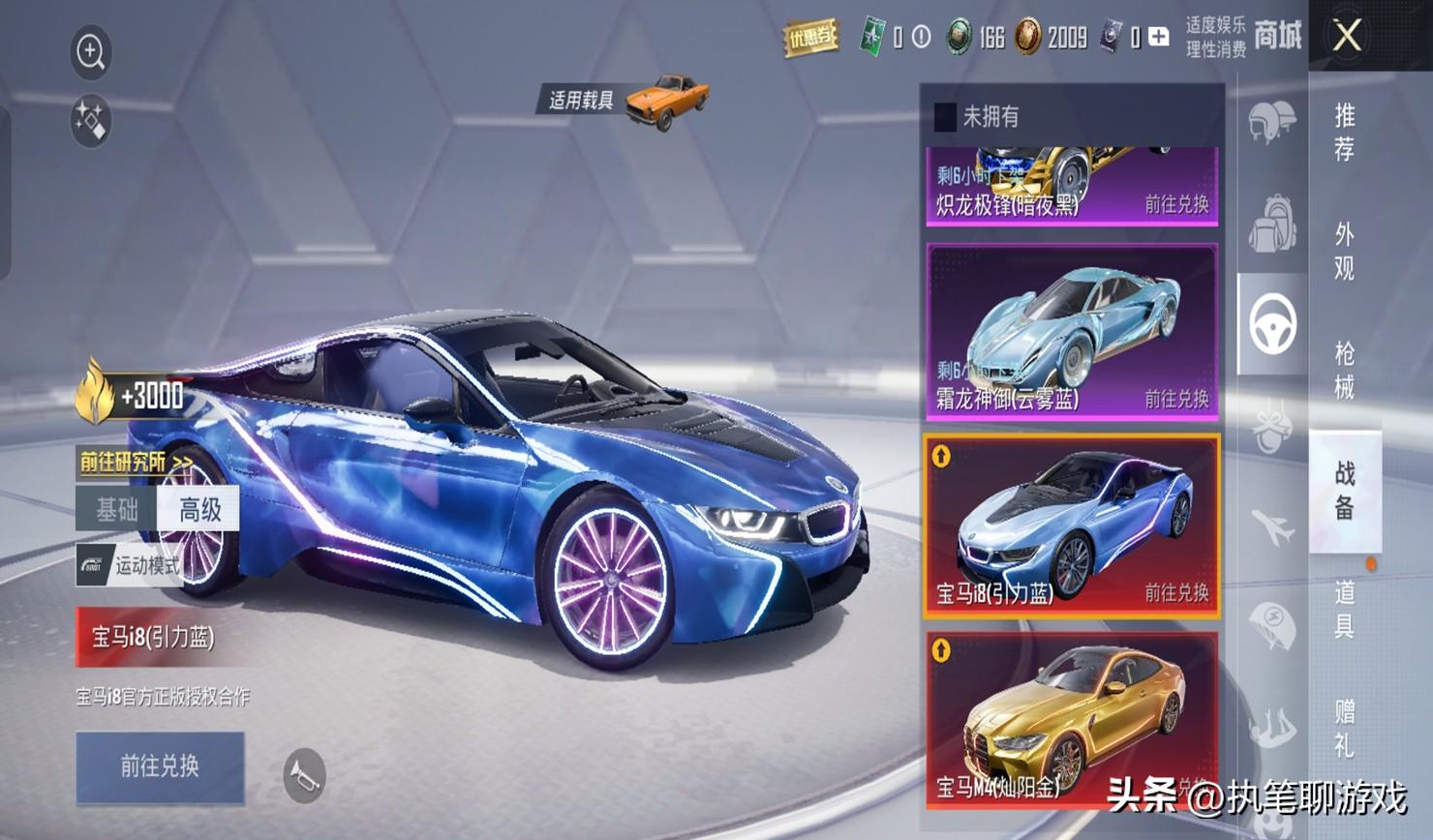
Task: Click the magnifier zoom icon
Action: coord(91,51)
